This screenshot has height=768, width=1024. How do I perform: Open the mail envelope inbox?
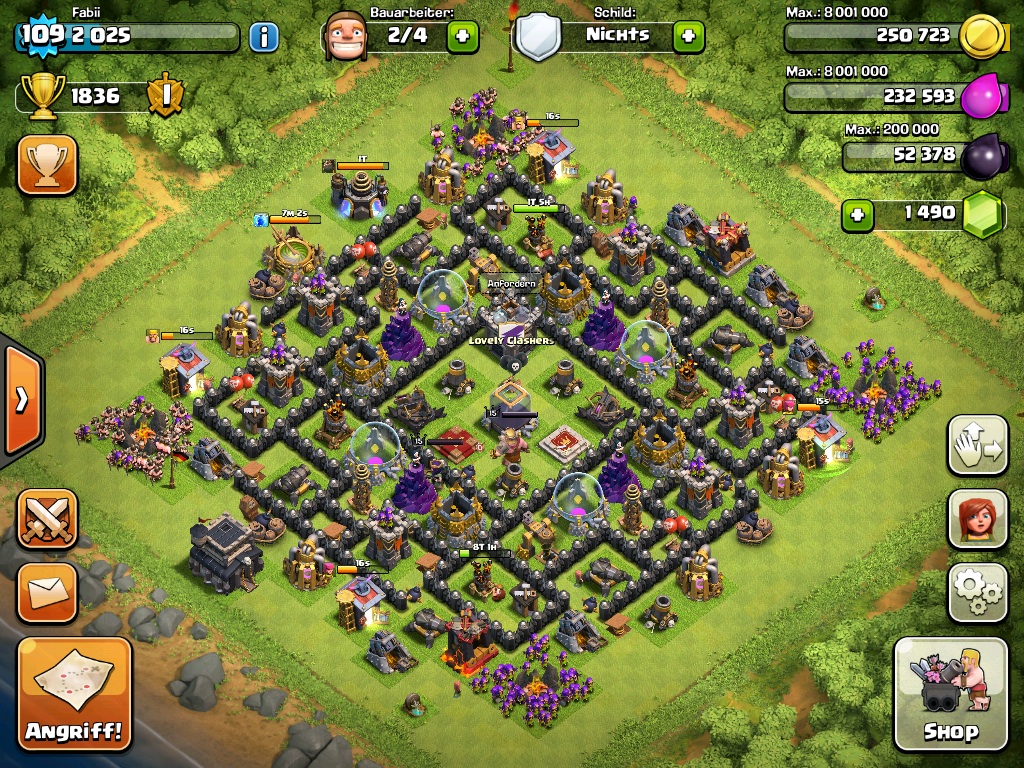click(x=46, y=592)
